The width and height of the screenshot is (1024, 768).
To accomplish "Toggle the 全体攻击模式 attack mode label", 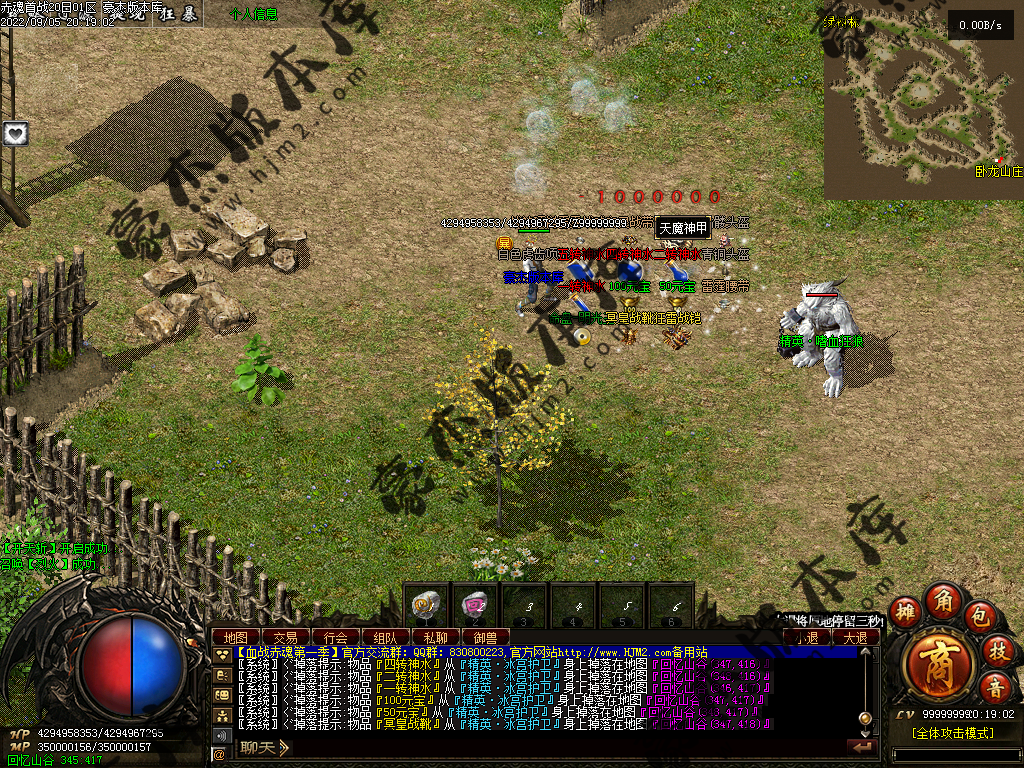I will pos(952,733).
